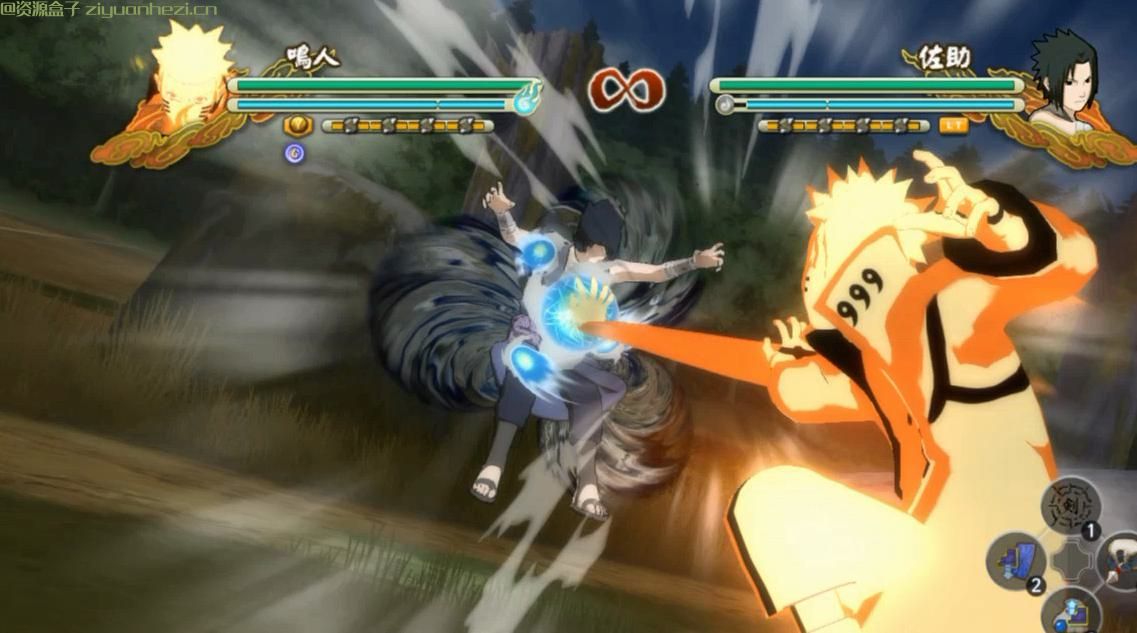Image resolution: width=1137 pixels, height=633 pixels.
Task: Select the purple round icon below Naruto's gauge
Action: point(294,152)
